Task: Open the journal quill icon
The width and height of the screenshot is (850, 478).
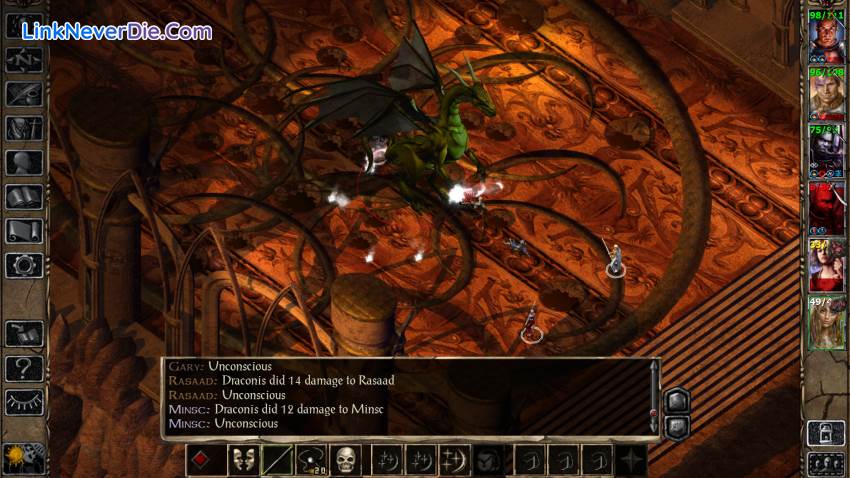Action: click(23, 93)
